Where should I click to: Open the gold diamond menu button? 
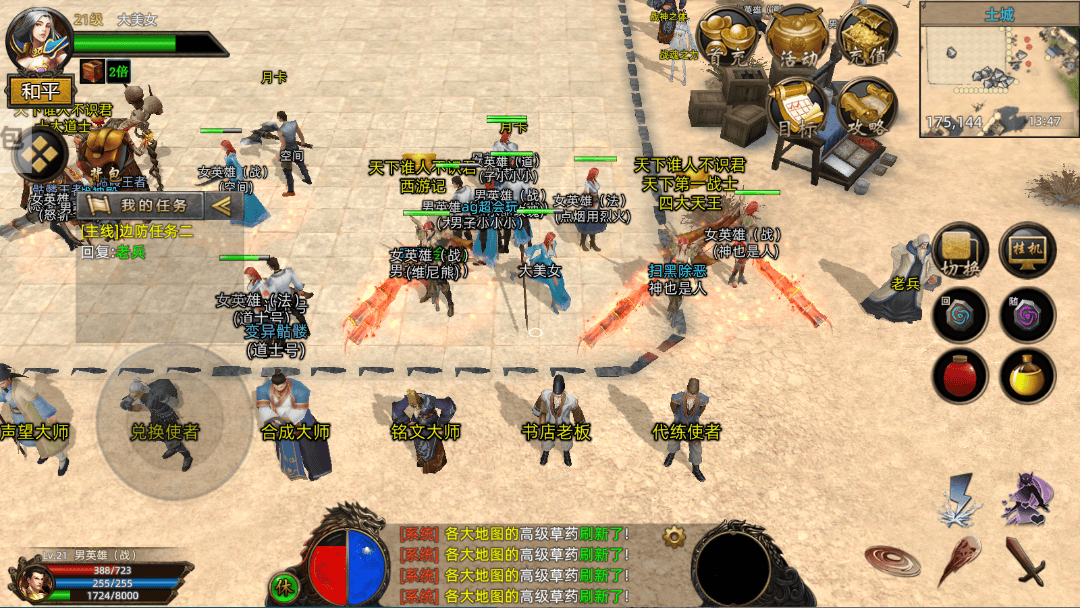(x=38, y=154)
